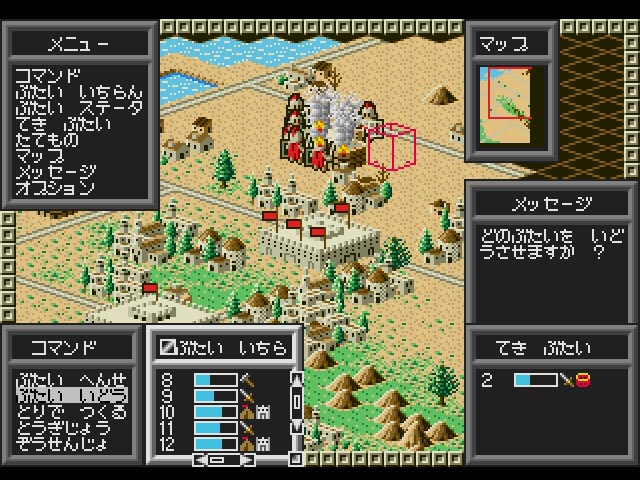Open メッセージ from the menu list
Viewport: 640px width, 480px height.
[x=55, y=172]
